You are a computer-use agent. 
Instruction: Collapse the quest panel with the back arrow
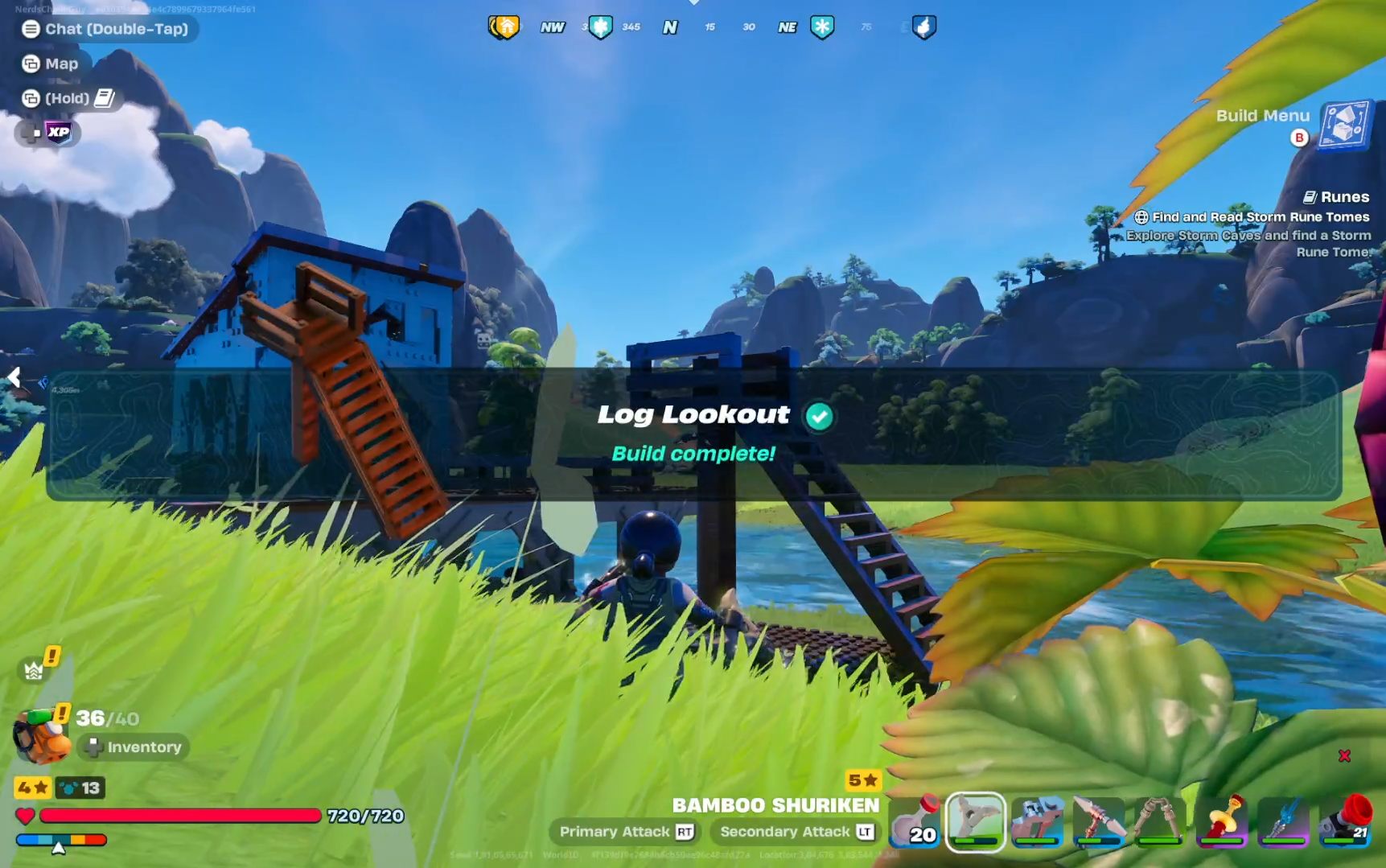pyautogui.click(x=14, y=376)
